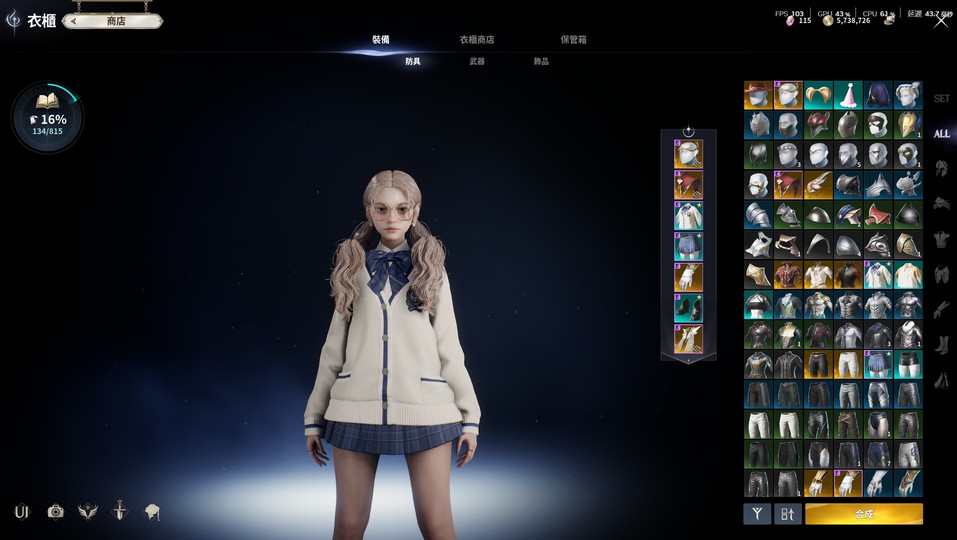Close the wardrobe with the X button
Image resolution: width=957 pixels, height=540 pixels.
[941, 20]
